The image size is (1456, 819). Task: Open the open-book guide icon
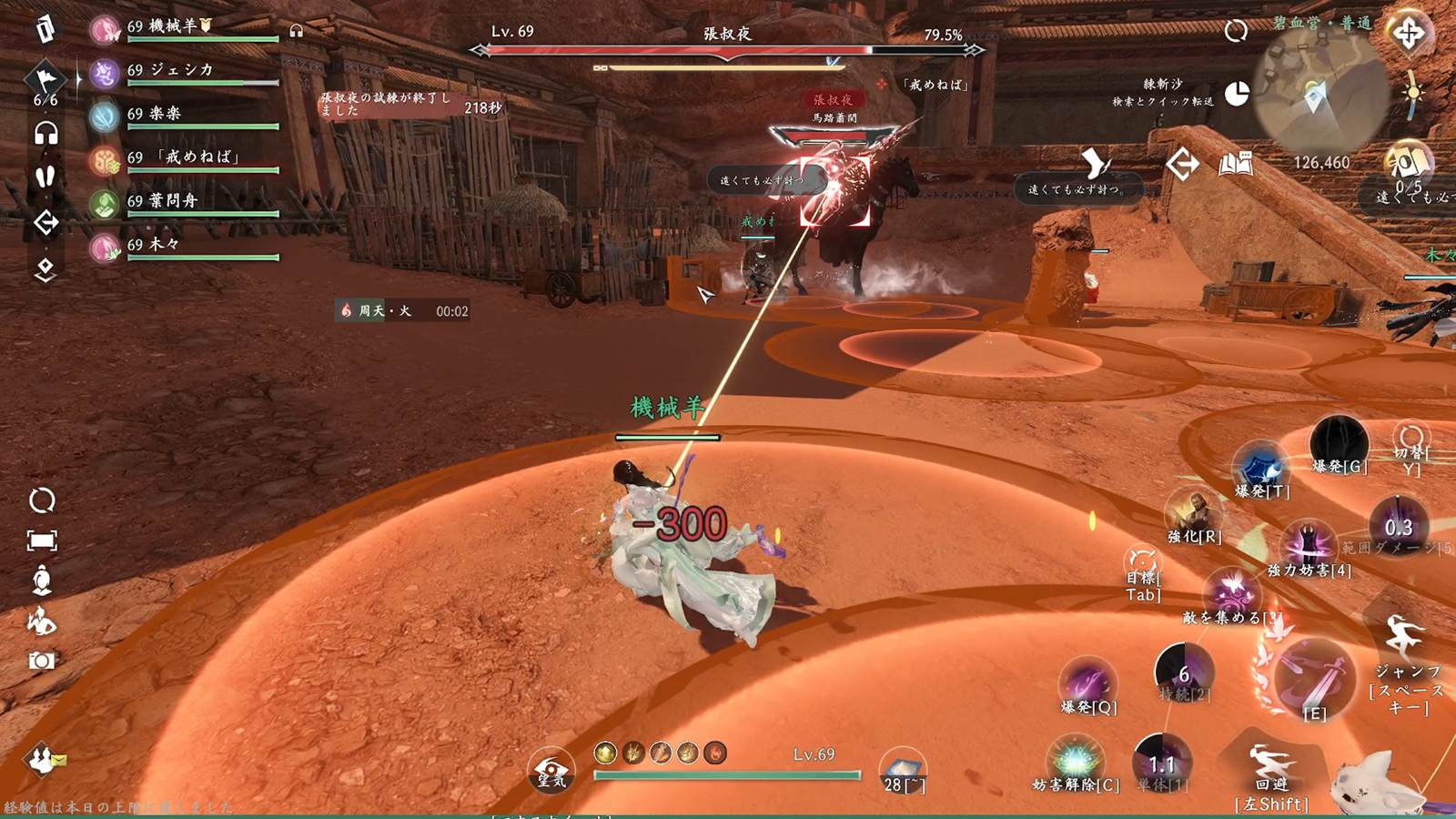pyautogui.click(x=1236, y=164)
